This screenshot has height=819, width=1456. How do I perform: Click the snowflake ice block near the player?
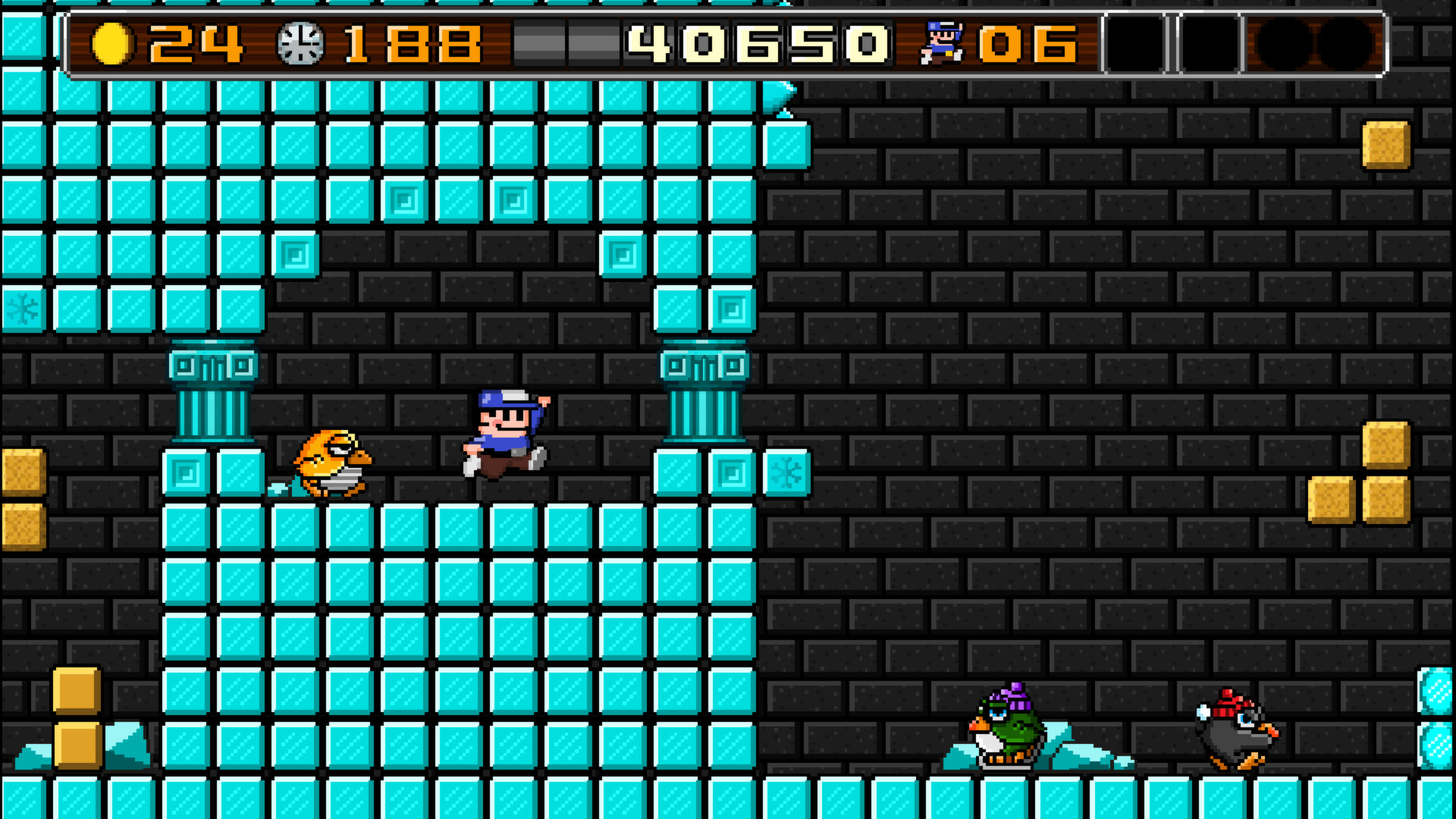(x=787, y=472)
